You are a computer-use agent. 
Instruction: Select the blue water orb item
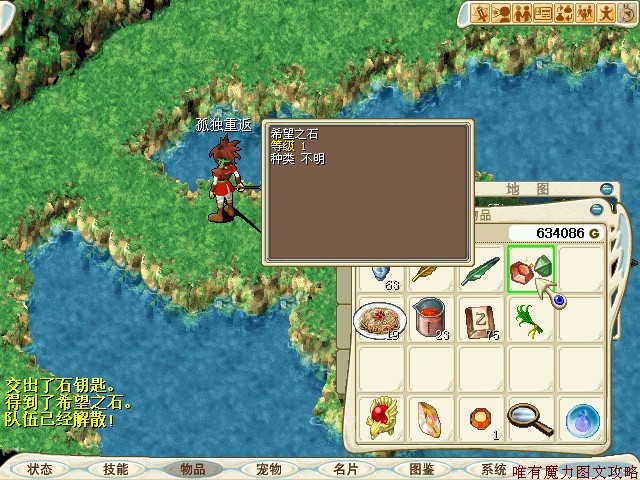point(580,420)
